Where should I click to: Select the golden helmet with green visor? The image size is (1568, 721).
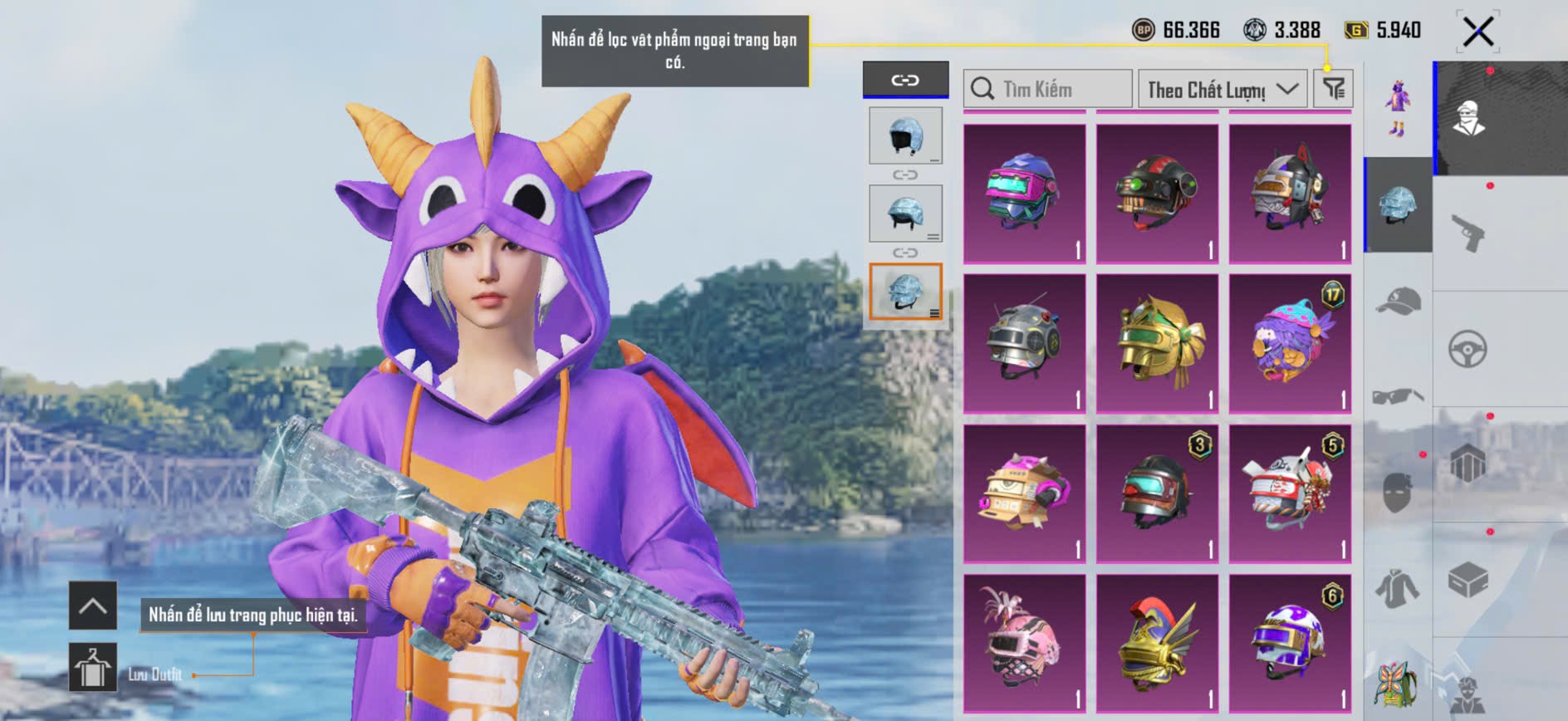tap(1157, 343)
